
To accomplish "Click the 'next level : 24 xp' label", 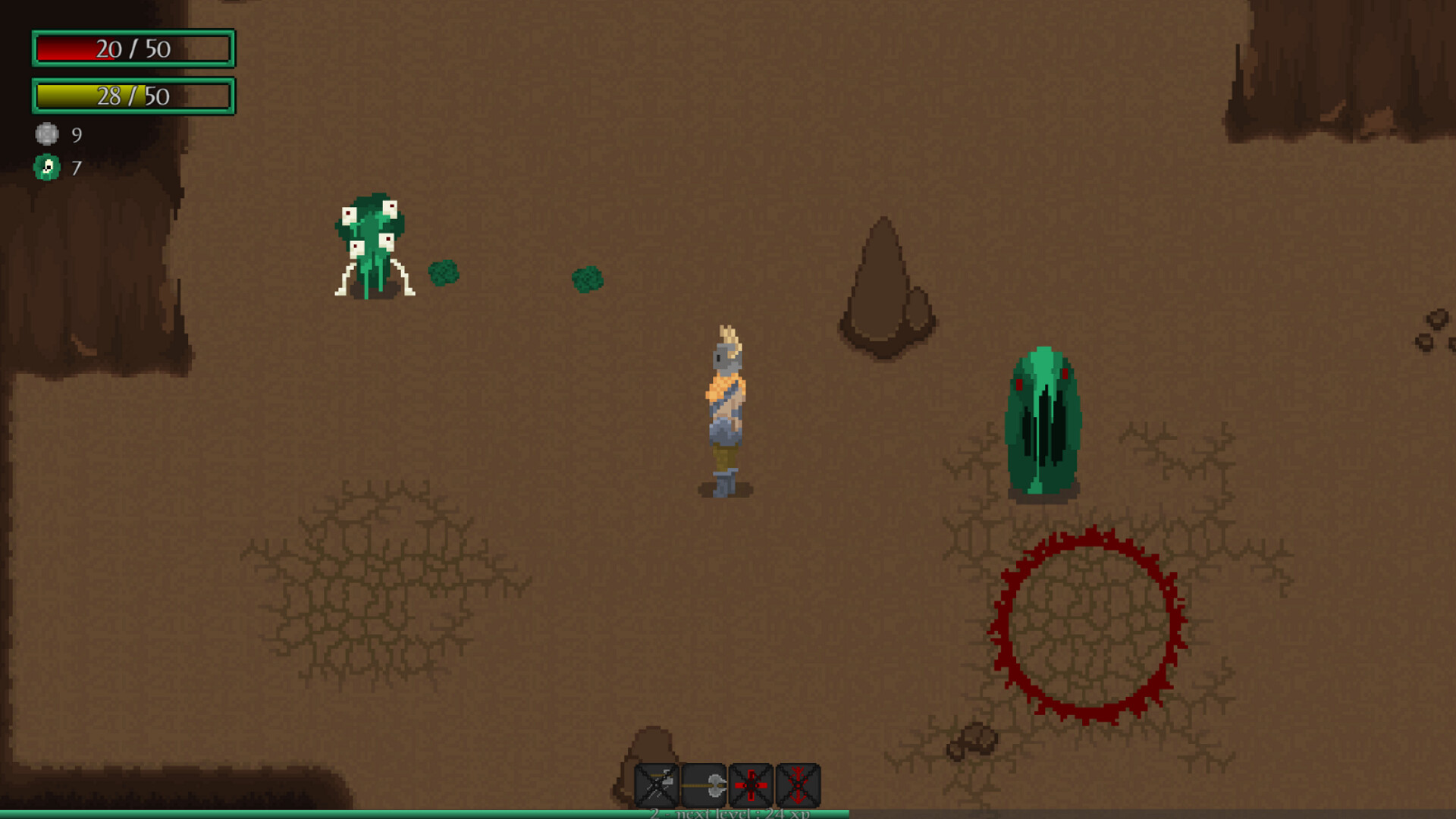I will (730, 813).
